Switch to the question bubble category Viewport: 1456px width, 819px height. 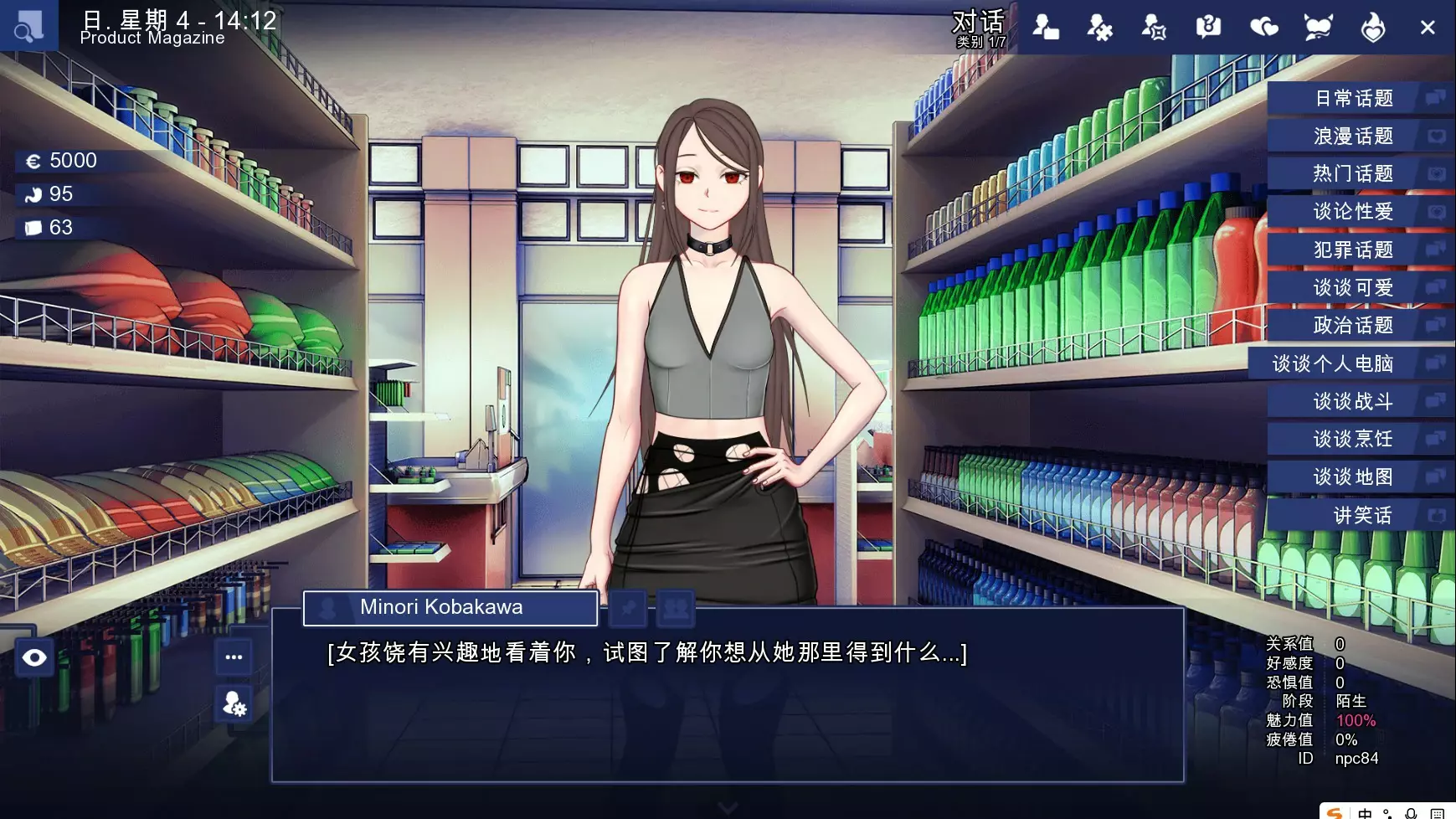pos(1208,28)
